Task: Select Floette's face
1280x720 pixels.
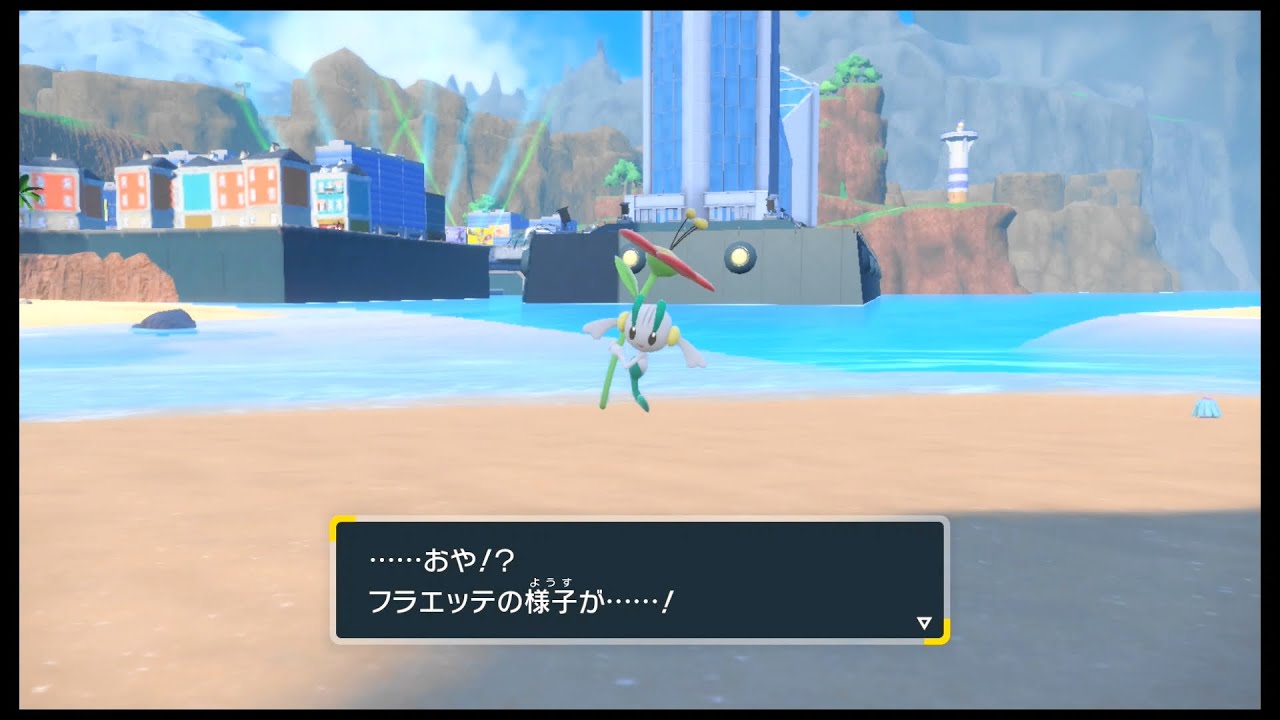Action: click(644, 335)
